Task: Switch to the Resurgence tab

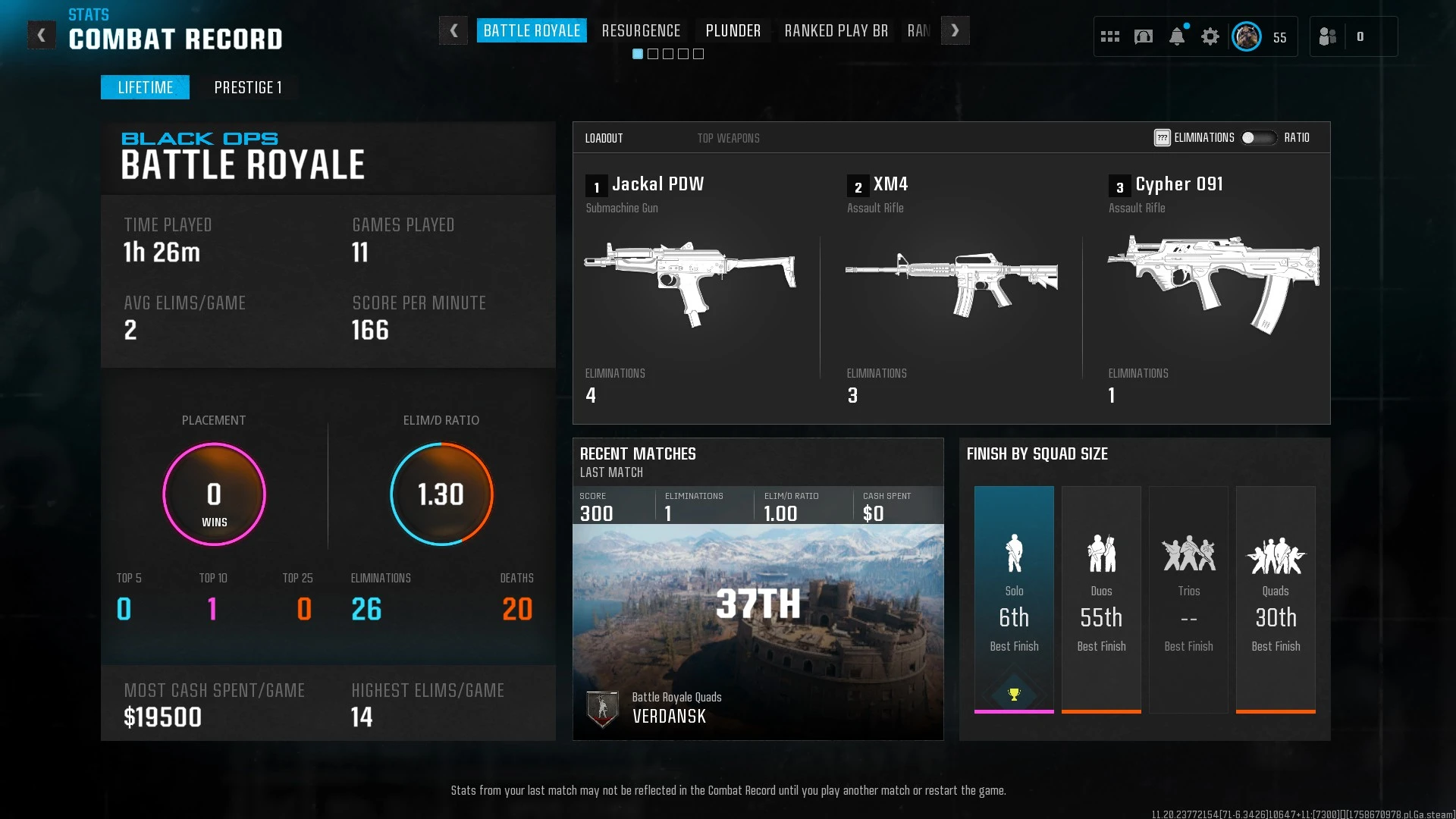Action: click(641, 31)
